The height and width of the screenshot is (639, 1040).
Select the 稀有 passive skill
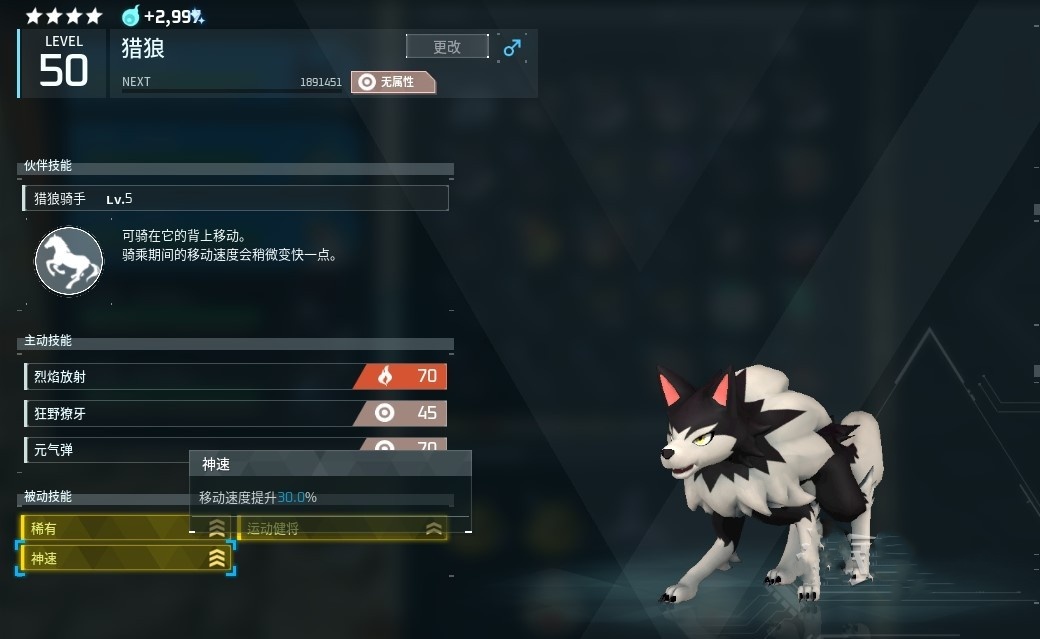110,528
